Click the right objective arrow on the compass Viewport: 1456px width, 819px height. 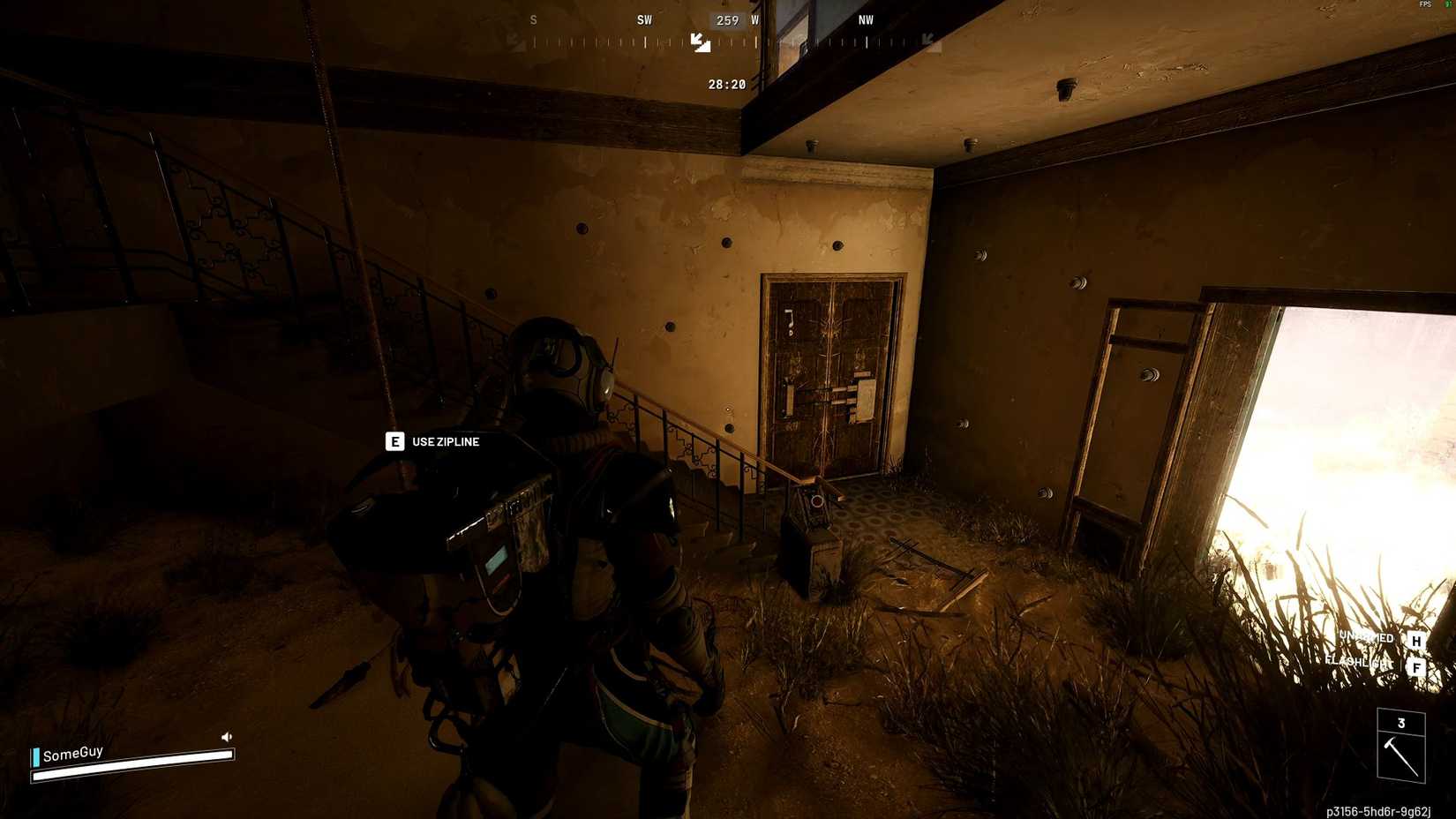pyautogui.click(x=926, y=40)
